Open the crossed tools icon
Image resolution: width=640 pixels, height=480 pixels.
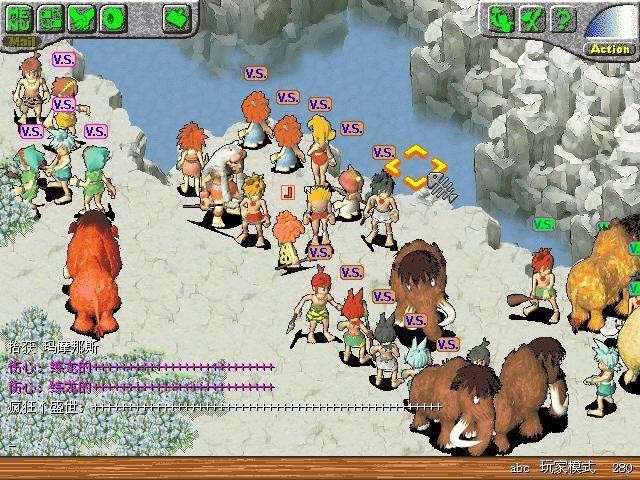click(x=534, y=18)
